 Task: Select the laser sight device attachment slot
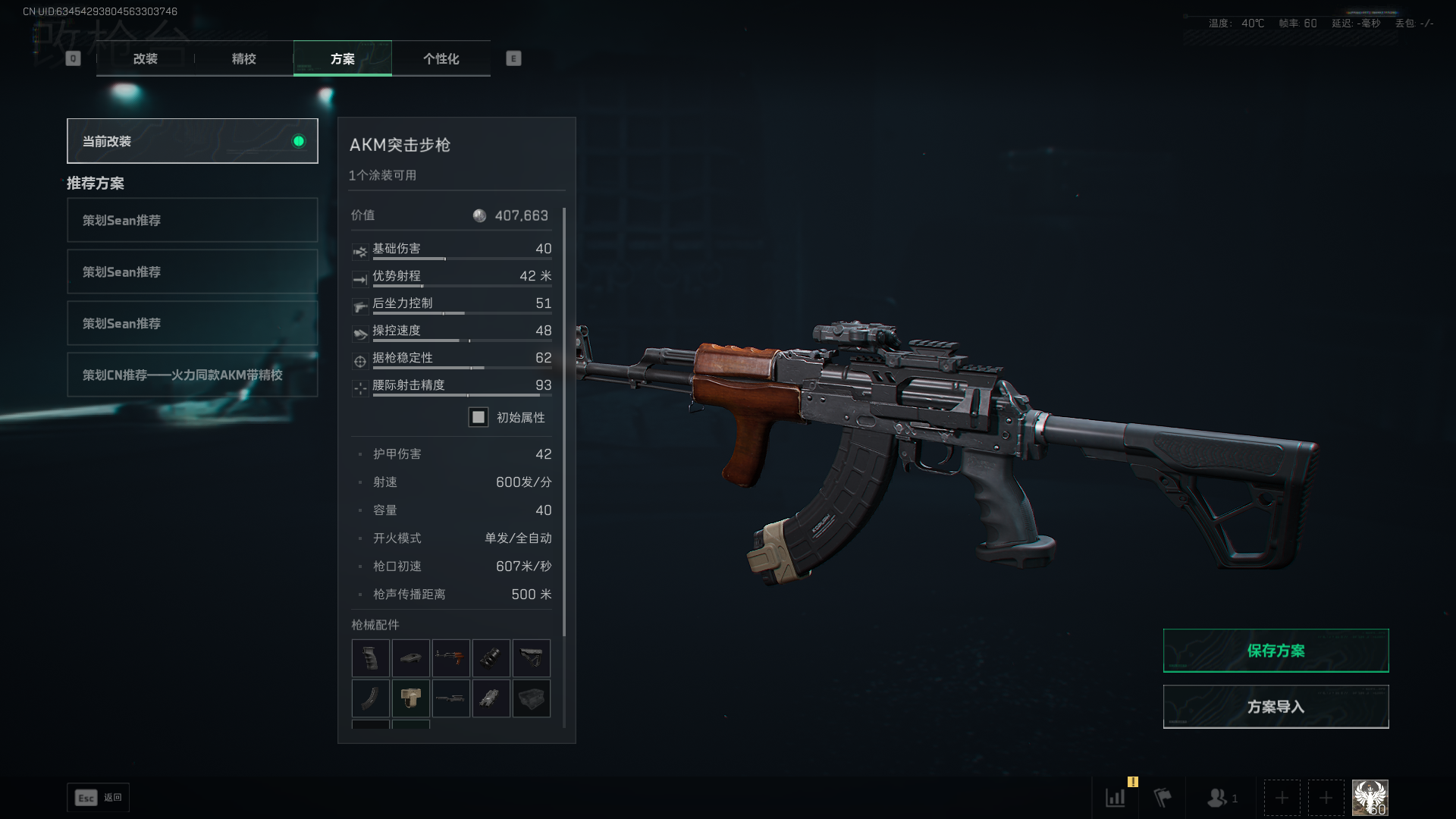point(491,698)
